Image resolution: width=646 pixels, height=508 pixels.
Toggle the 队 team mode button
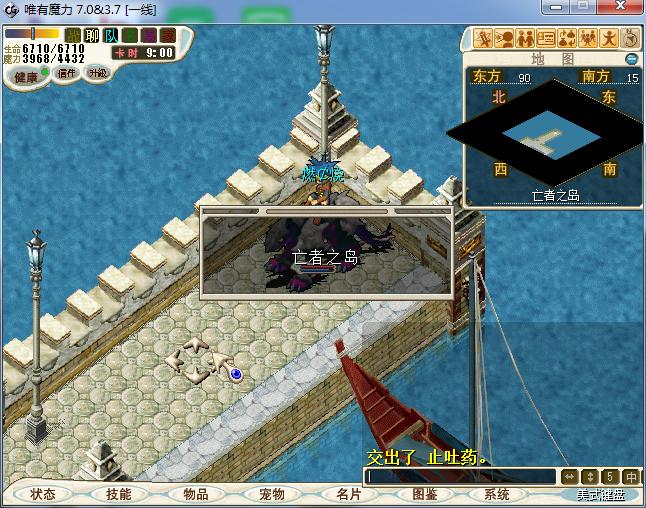pyautogui.click(x=110, y=36)
